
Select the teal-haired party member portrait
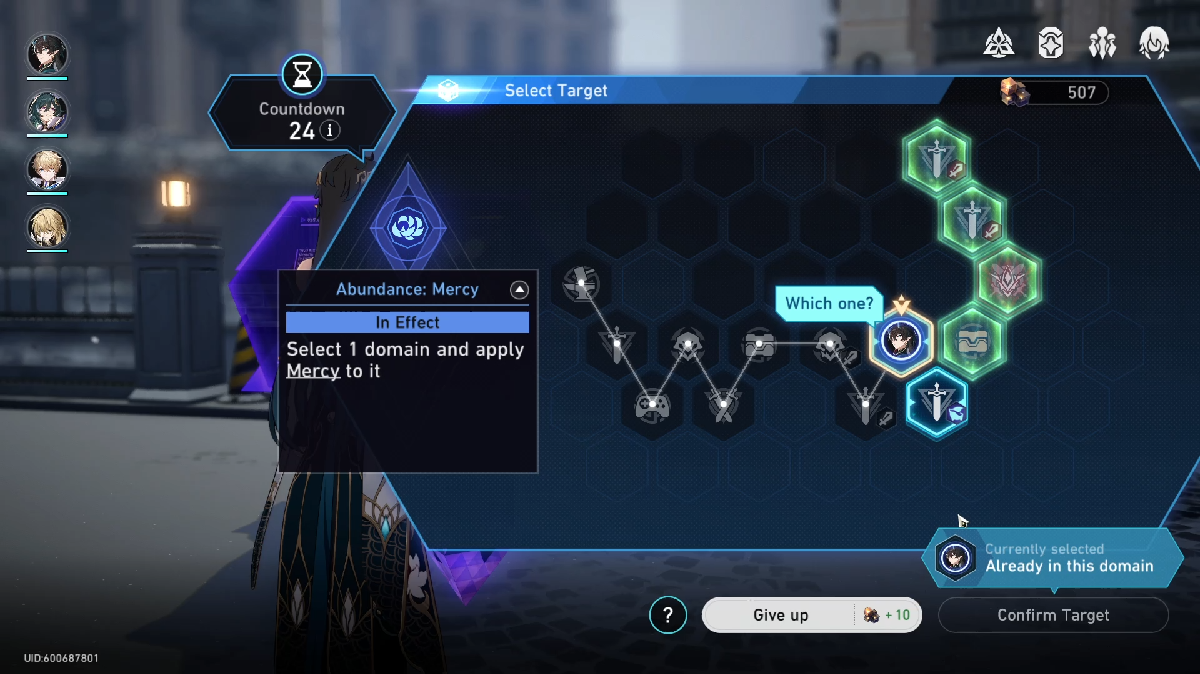coord(47,112)
